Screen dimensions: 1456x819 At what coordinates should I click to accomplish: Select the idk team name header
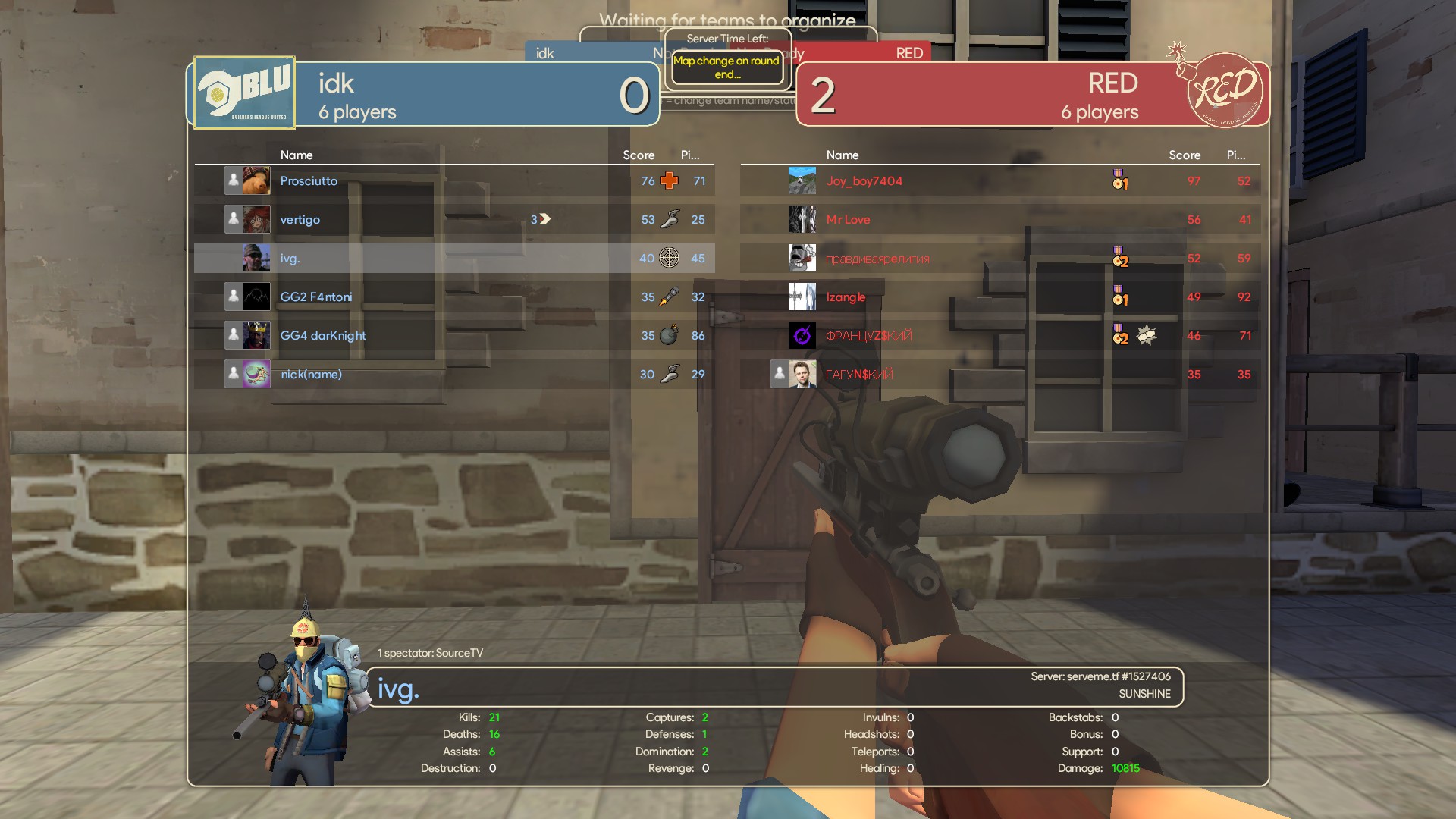pos(336,83)
